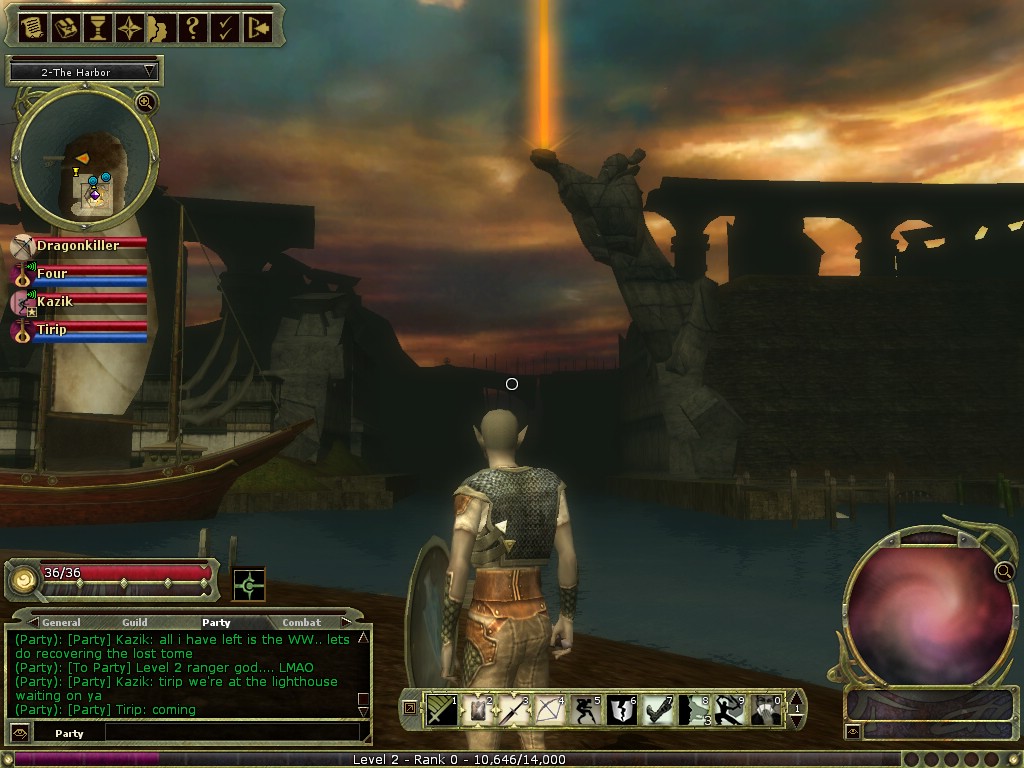Open the compass star map icon
Screen dimensions: 1024x768
[x=131, y=28]
